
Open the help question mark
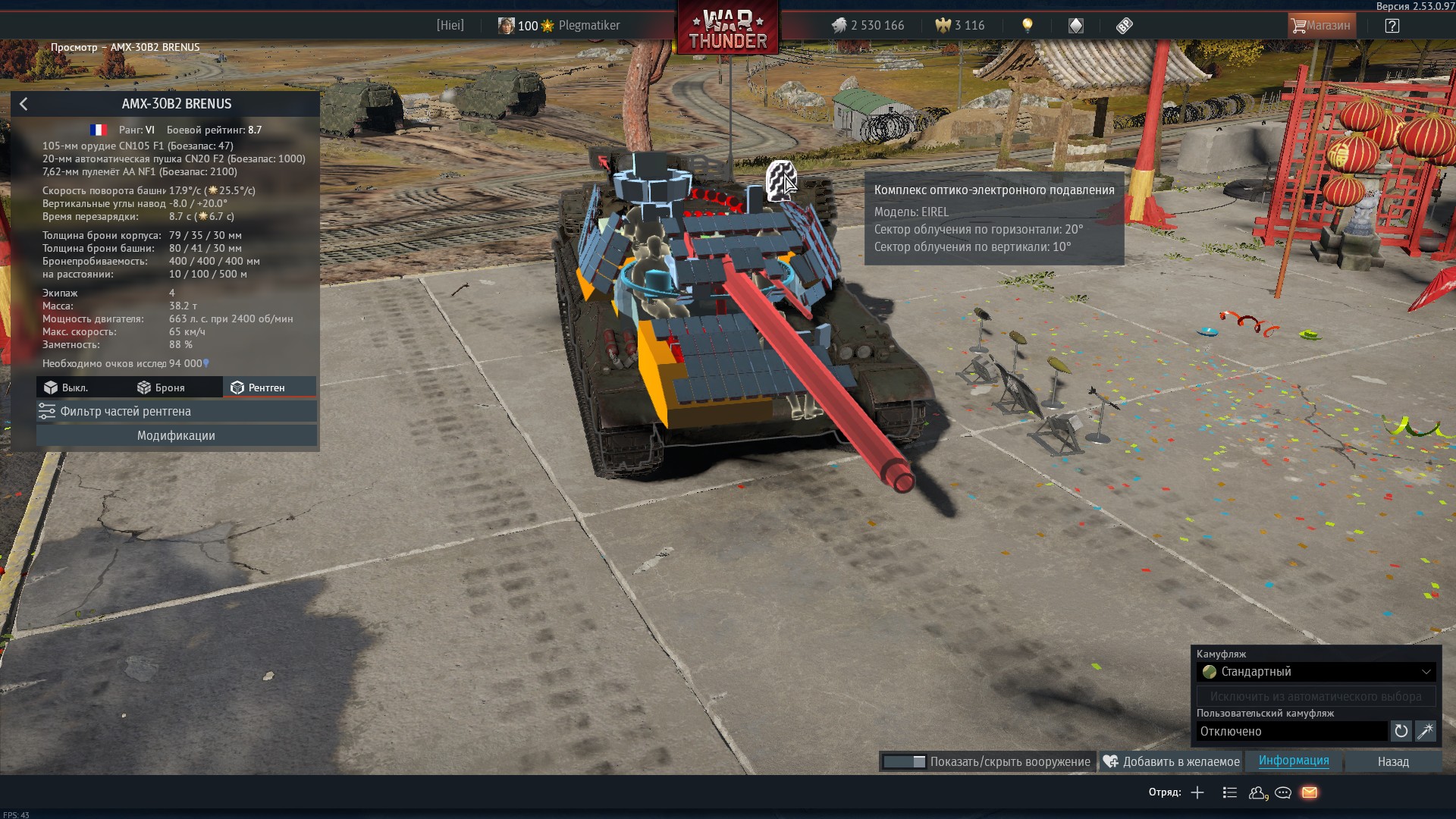coord(1392,26)
